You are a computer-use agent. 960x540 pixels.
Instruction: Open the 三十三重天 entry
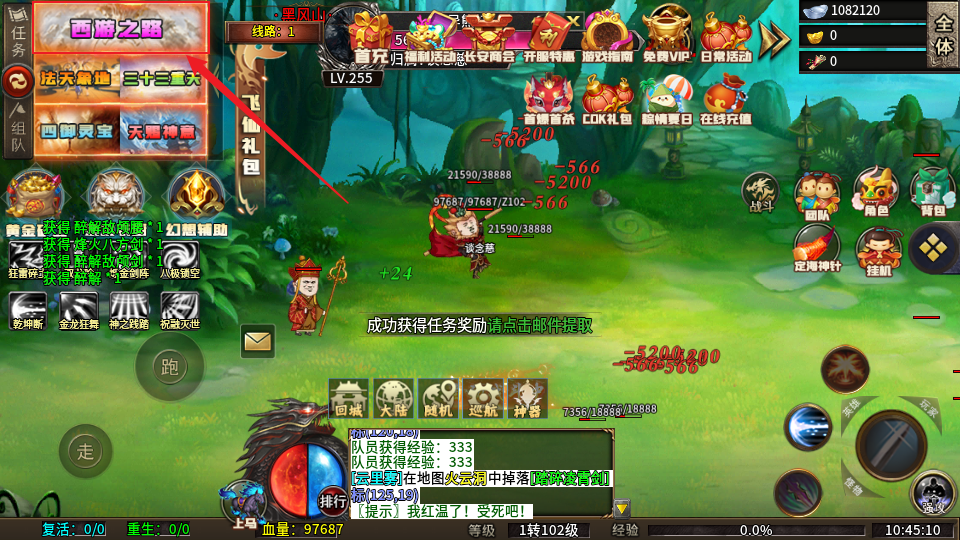(x=163, y=78)
